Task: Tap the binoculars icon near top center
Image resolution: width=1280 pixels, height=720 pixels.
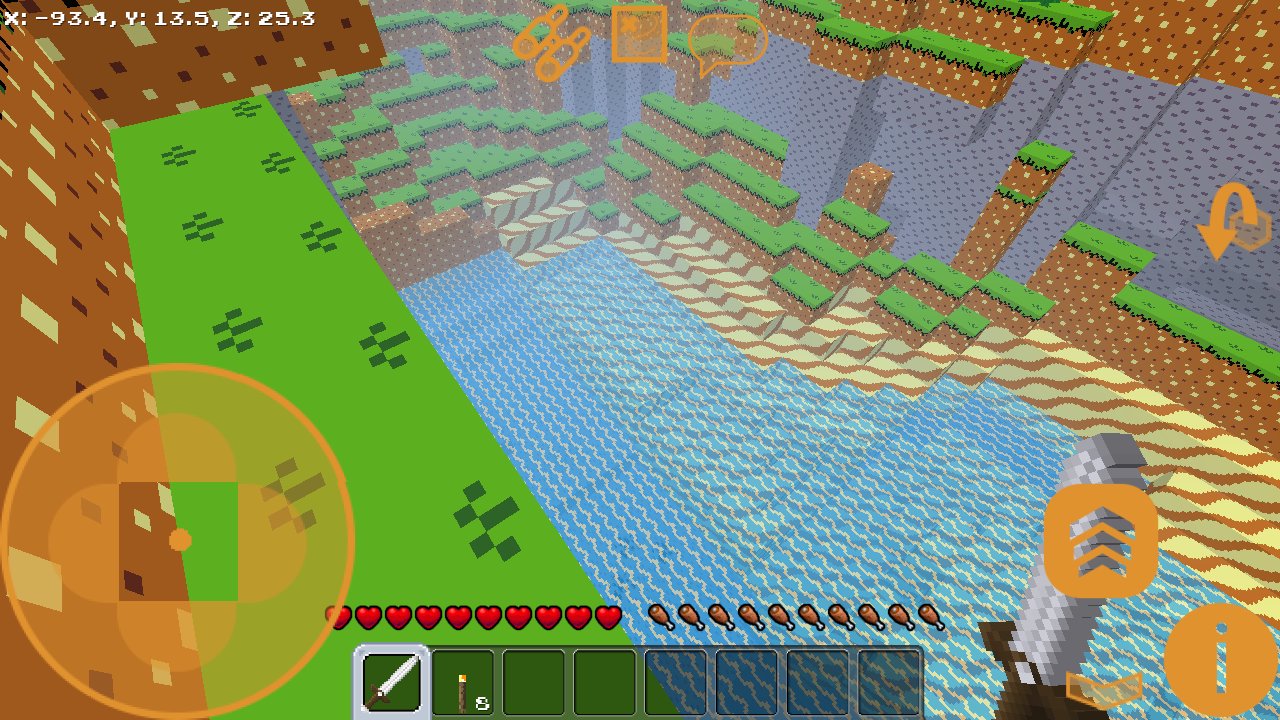Action: point(550,42)
